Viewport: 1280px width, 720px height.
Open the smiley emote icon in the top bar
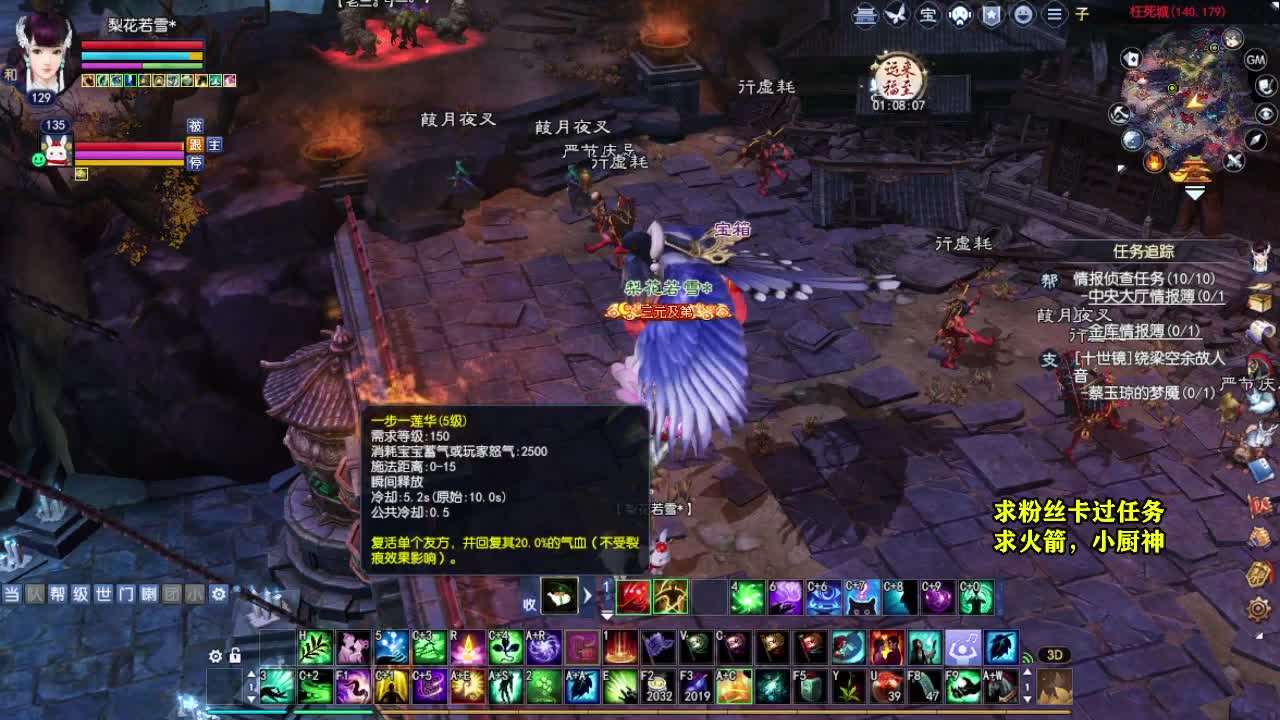click(1025, 15)
